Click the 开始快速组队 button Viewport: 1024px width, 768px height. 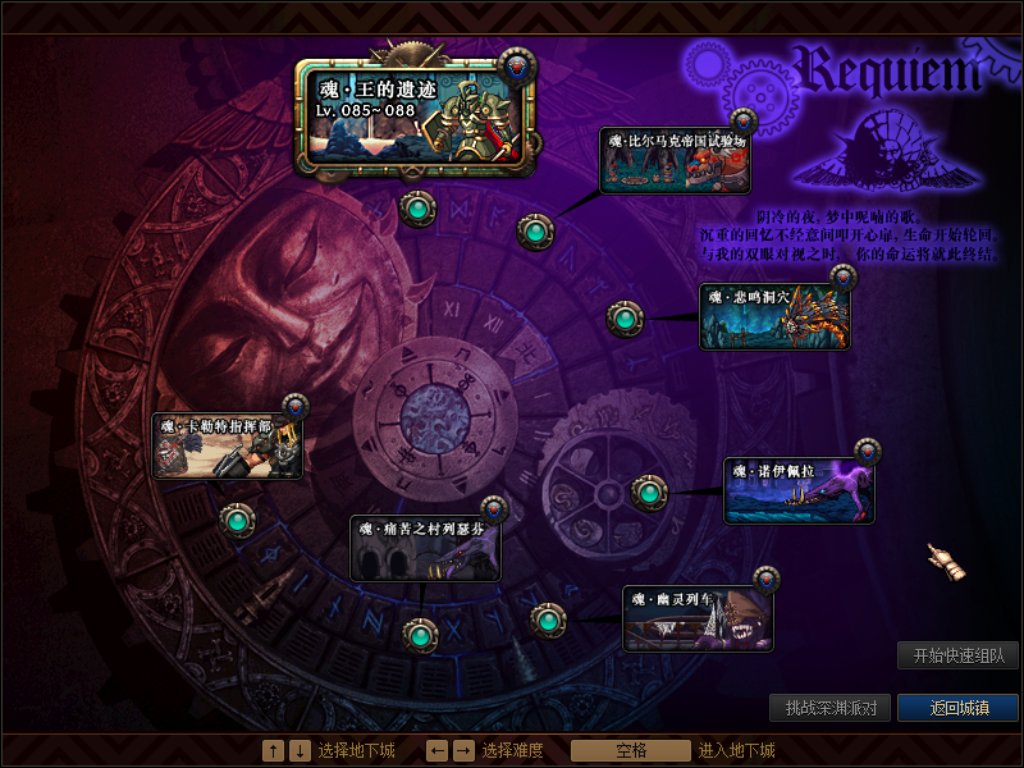tap(958, 656)
